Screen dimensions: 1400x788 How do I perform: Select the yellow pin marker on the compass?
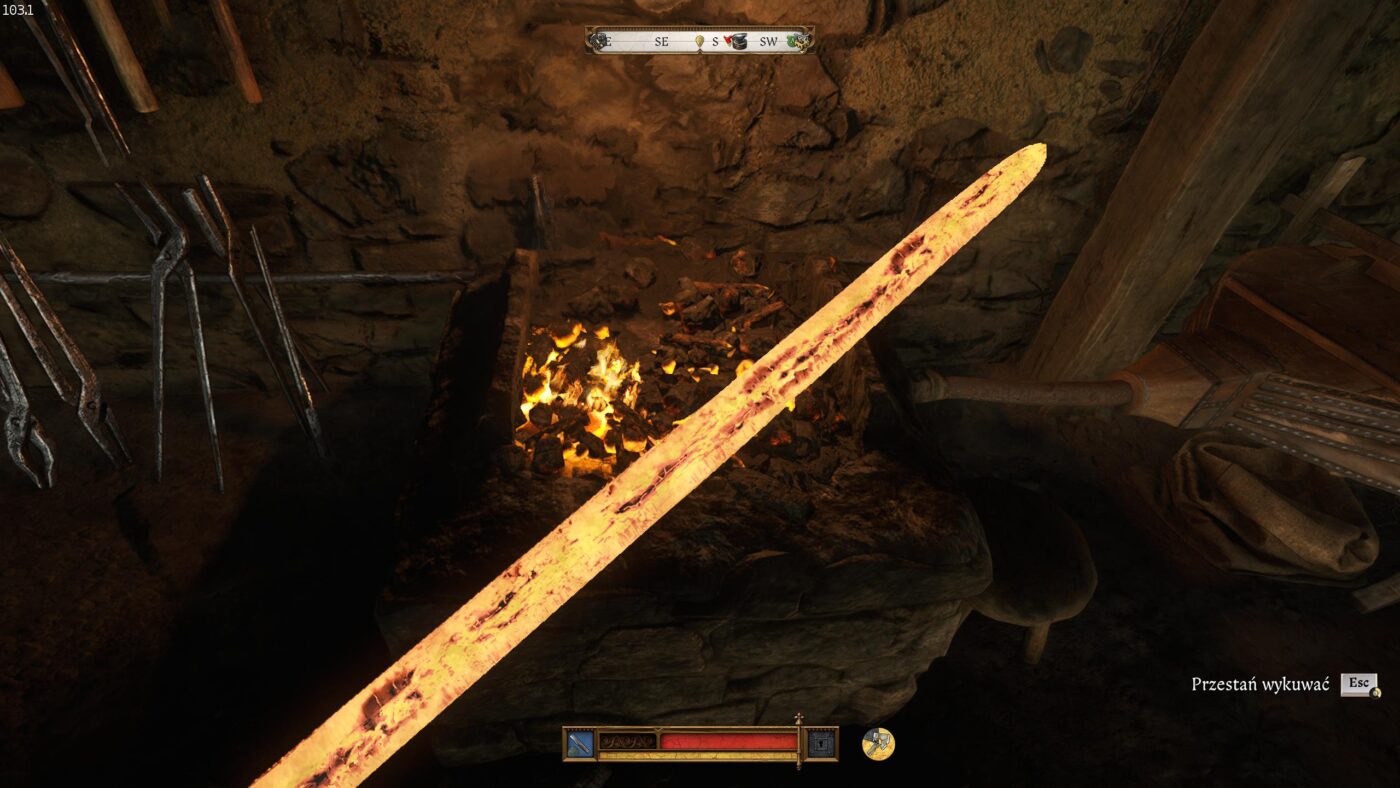pos(701,41)
